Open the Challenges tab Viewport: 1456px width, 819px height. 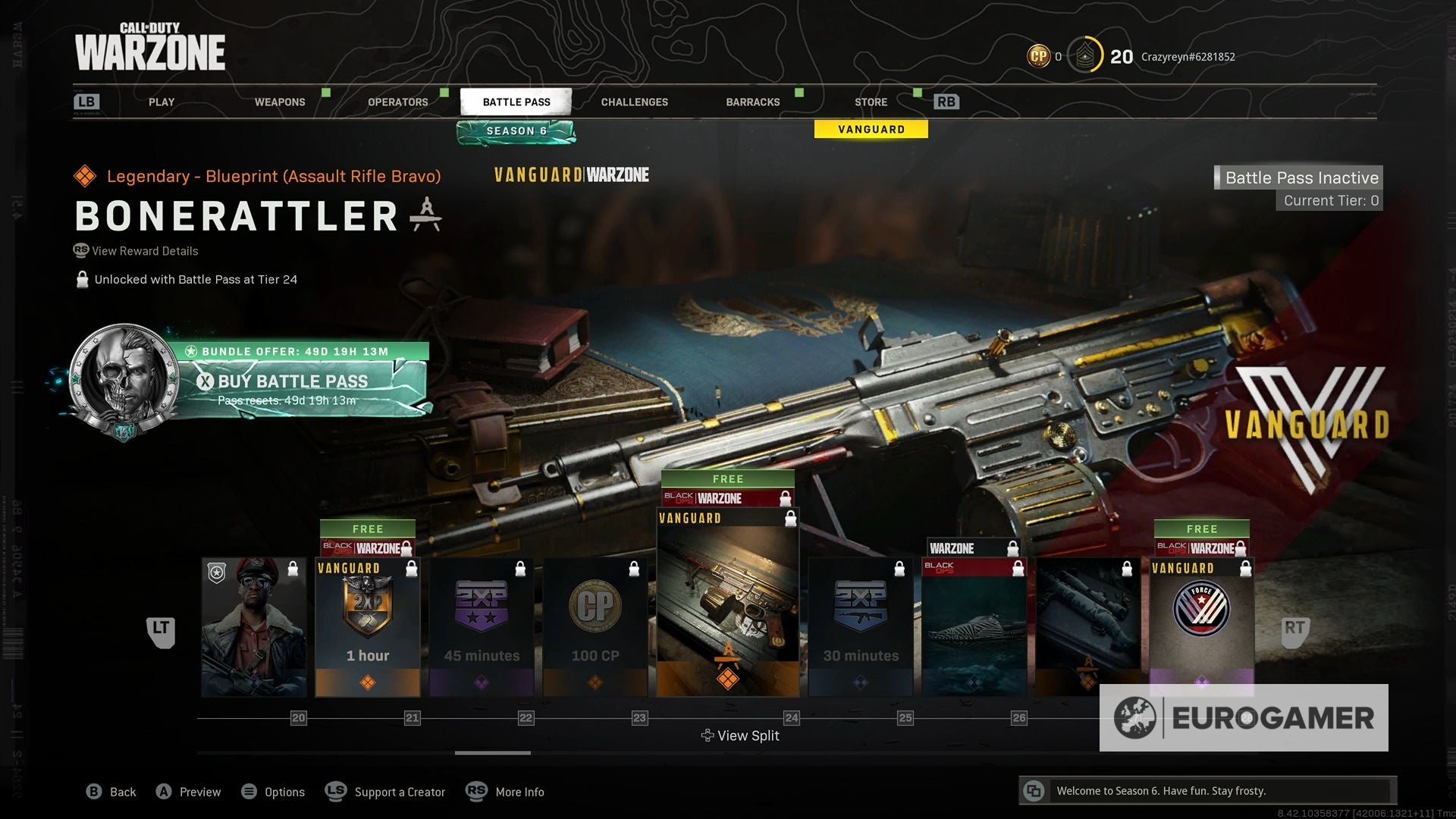(x=635, y=102)
